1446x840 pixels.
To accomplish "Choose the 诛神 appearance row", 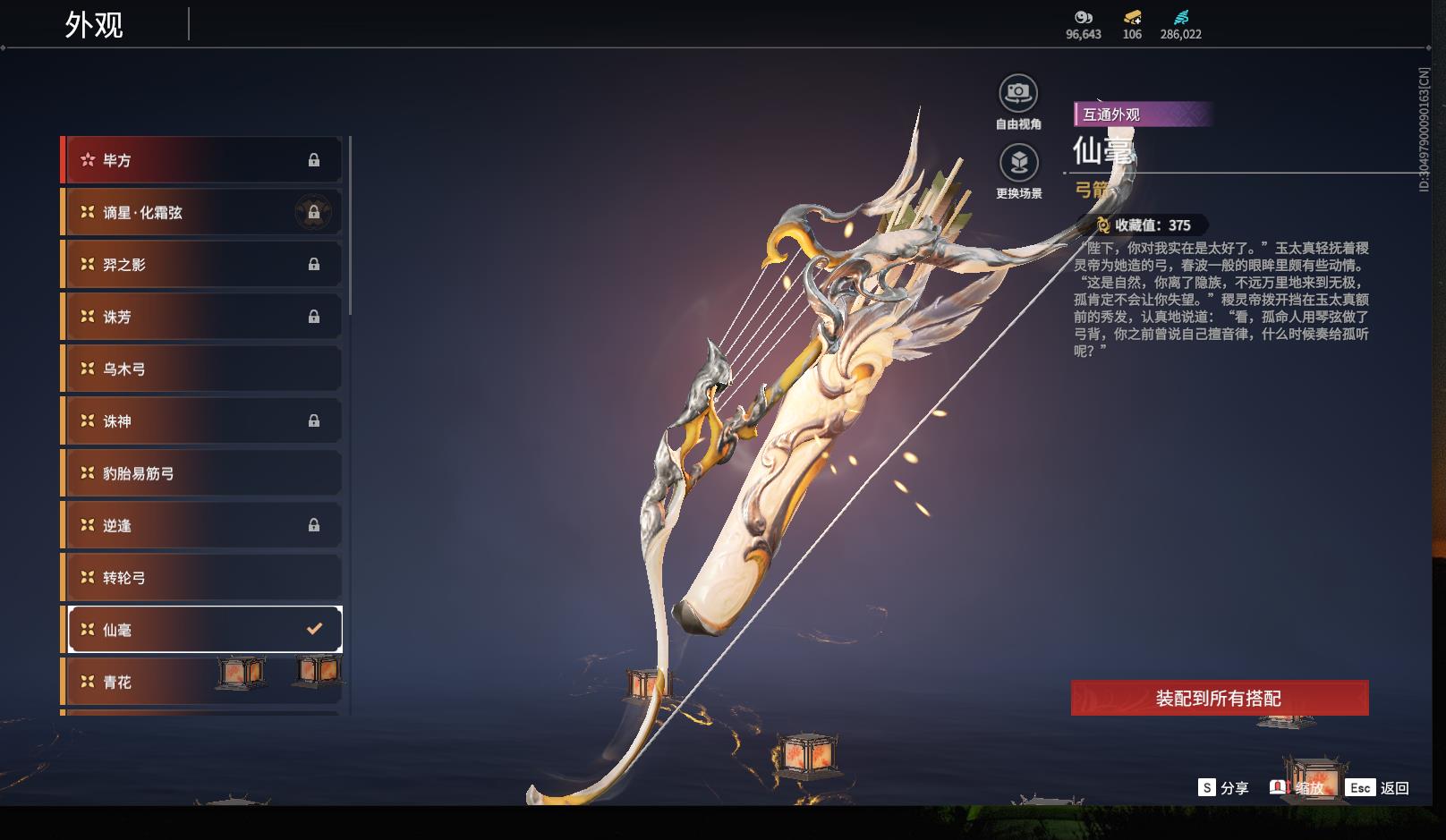I will [202, 420].
